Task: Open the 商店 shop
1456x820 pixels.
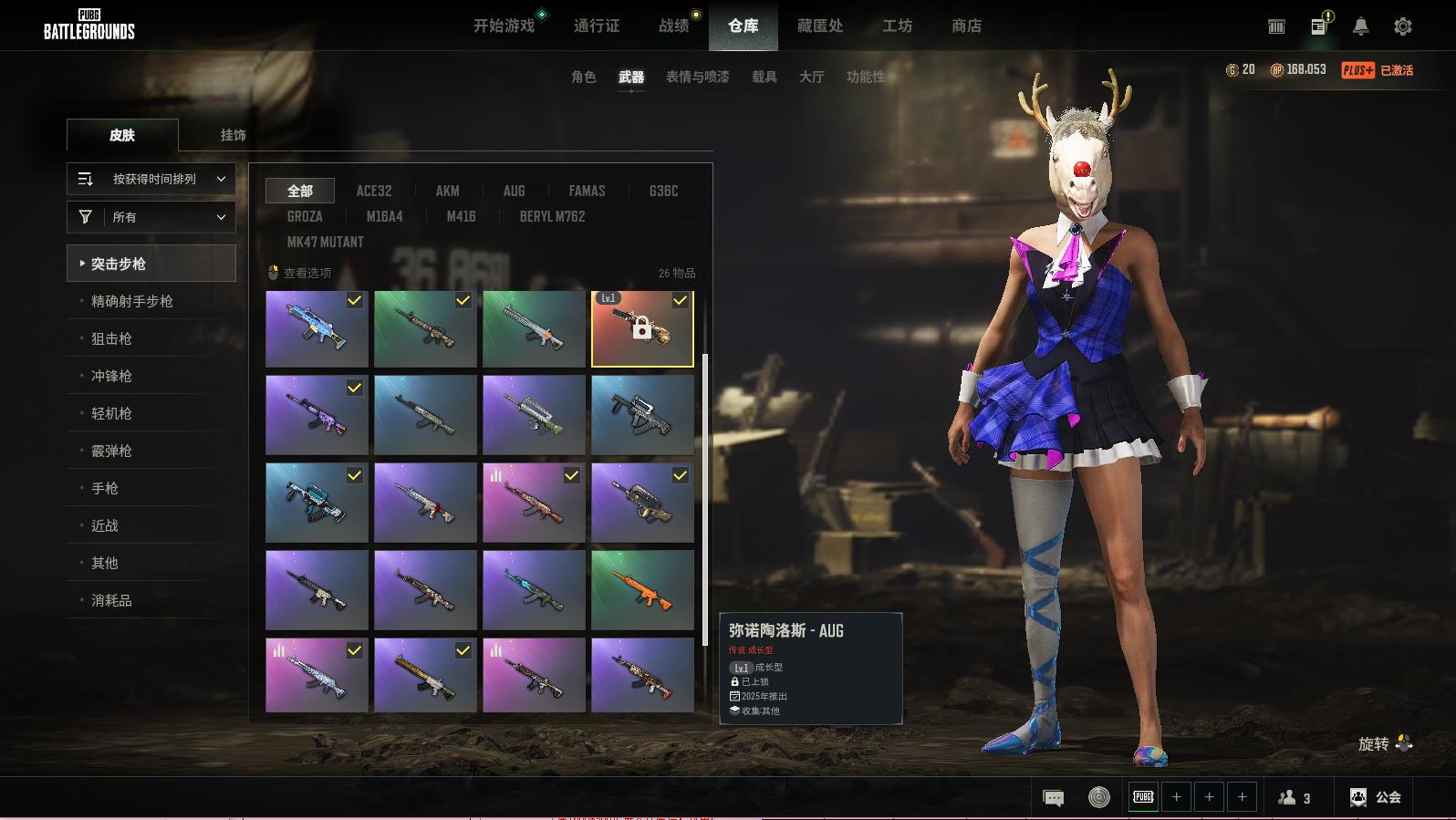Action: 966,26
